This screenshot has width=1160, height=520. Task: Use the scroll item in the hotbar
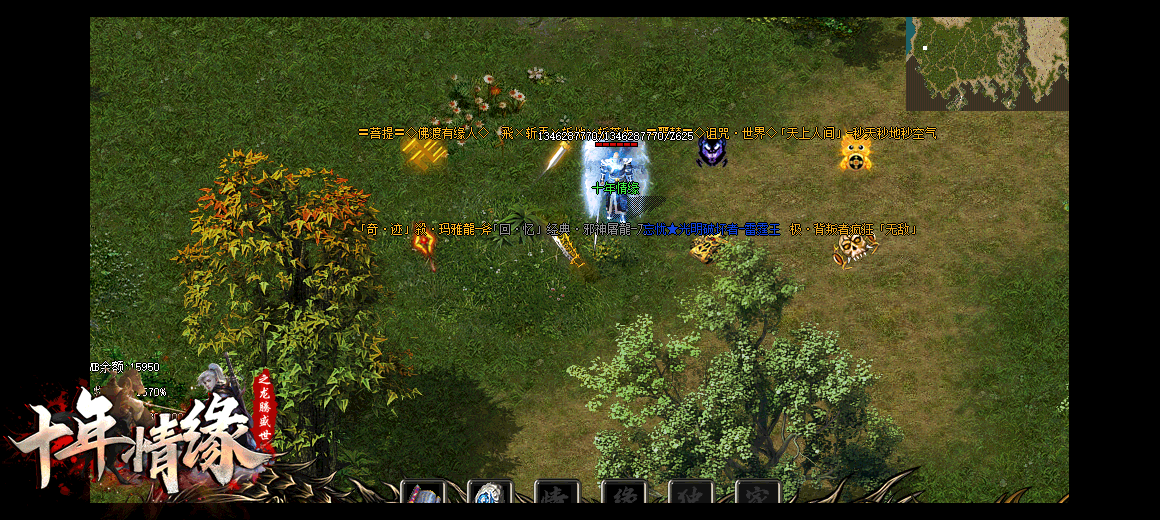[422, 494]
